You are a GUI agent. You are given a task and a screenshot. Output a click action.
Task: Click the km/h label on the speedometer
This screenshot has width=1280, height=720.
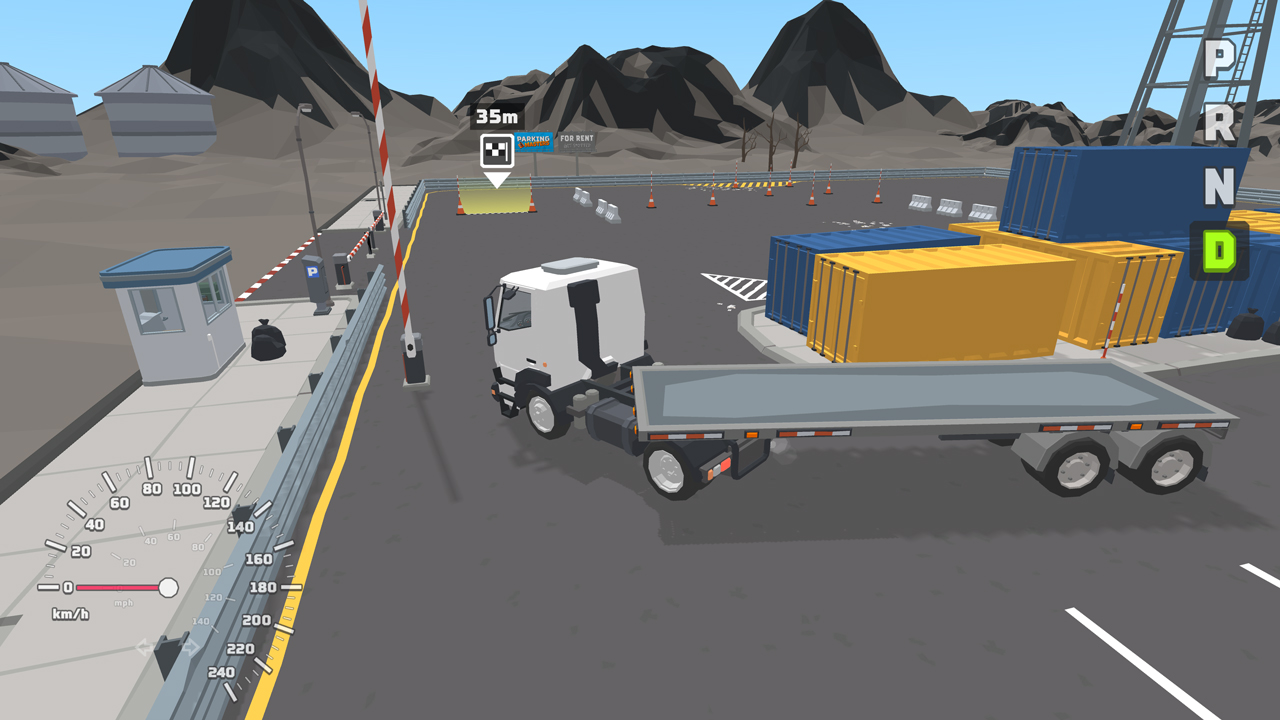(x=70, y=612)
